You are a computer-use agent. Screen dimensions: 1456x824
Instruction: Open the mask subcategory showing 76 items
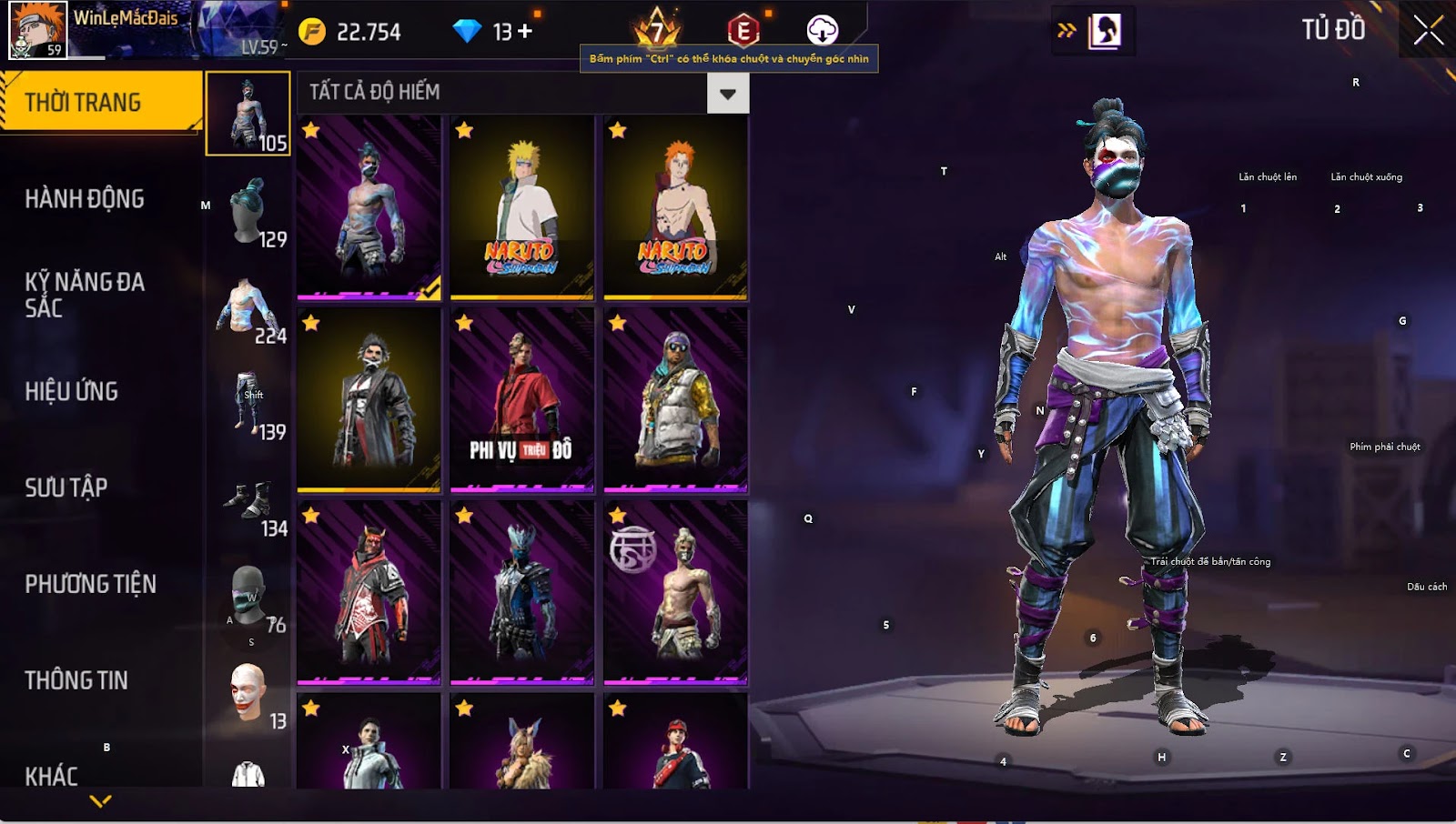(248, 596)
